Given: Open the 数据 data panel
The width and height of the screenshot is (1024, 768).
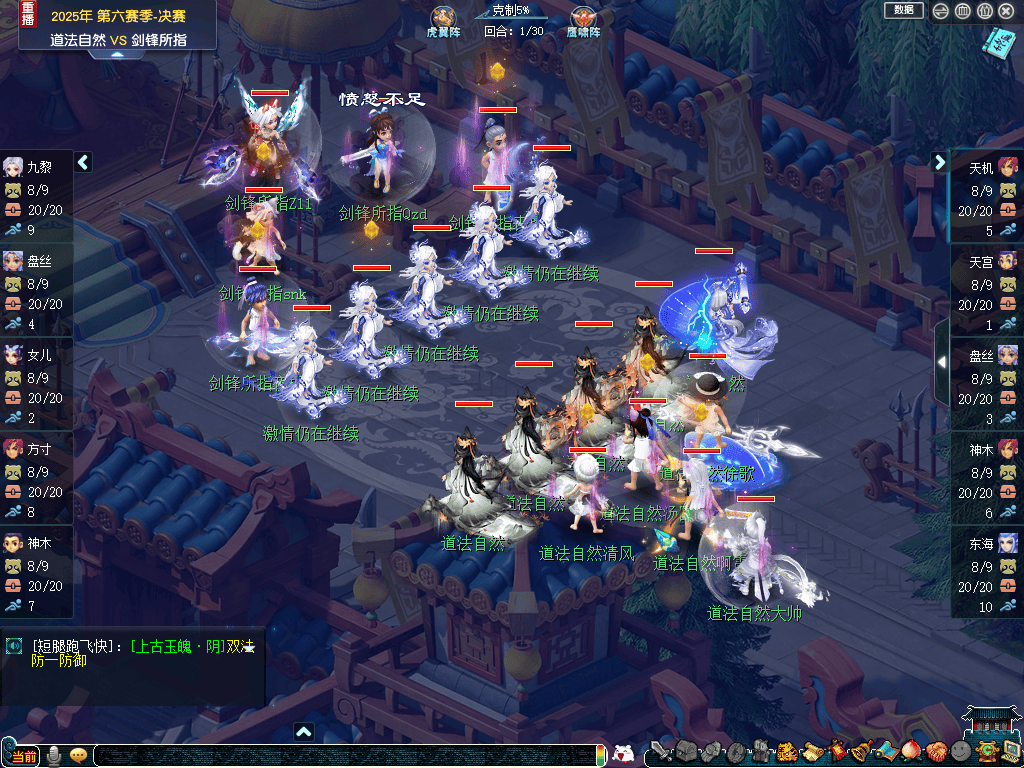Looking at the screenshot, I should 903,10.
